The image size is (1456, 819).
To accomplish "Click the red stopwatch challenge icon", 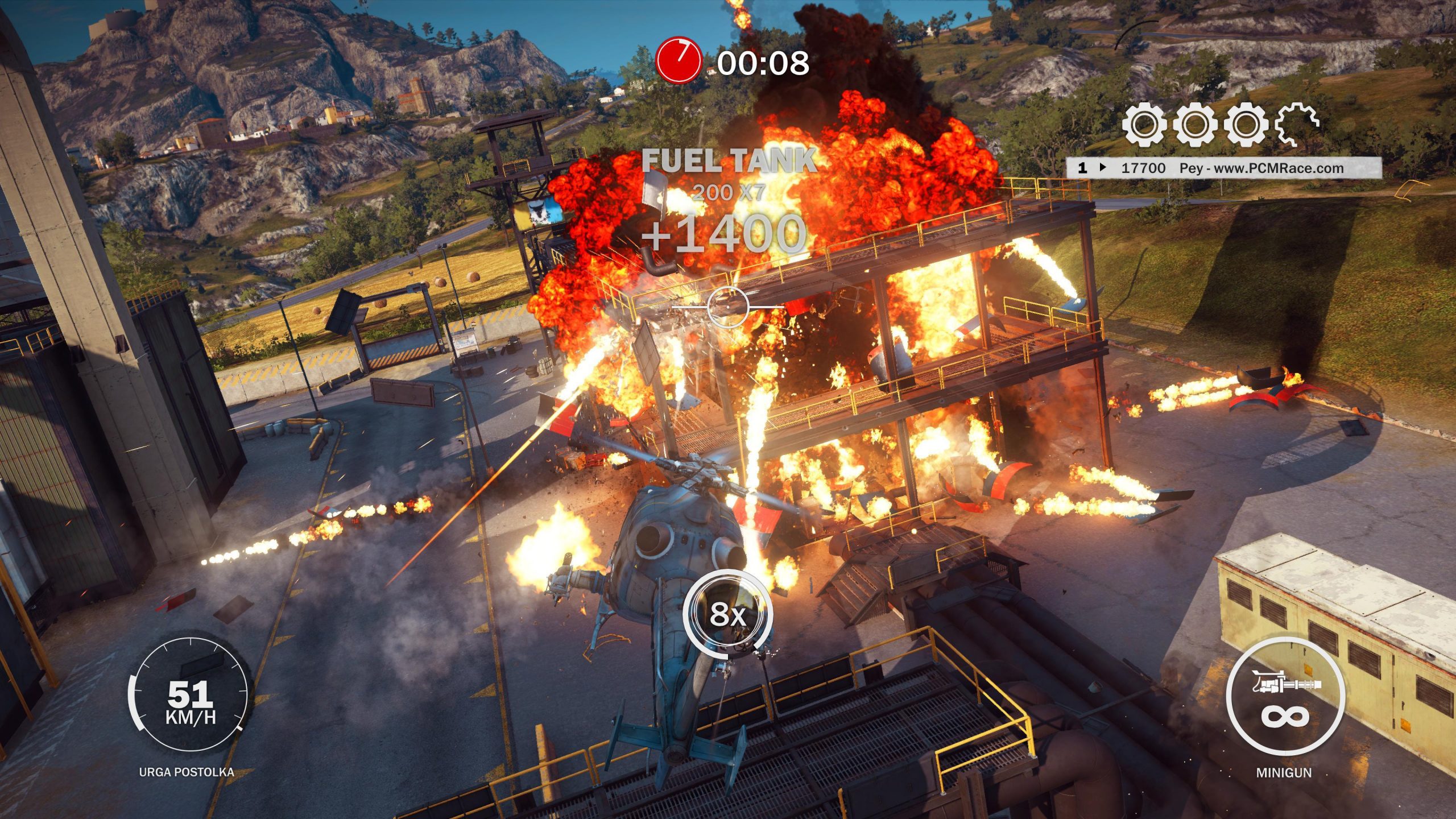I will tap(678, 61).
